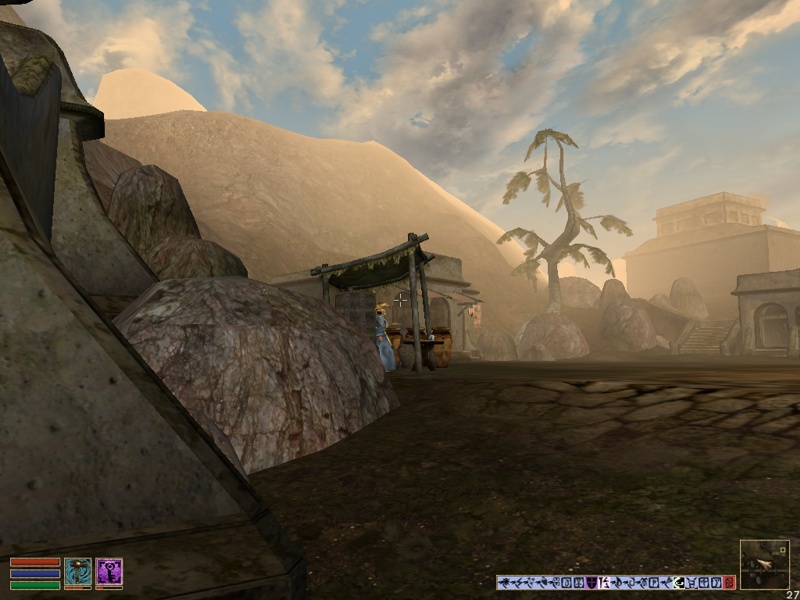
Task: Select the purple key spell icon
Action: 109,571
